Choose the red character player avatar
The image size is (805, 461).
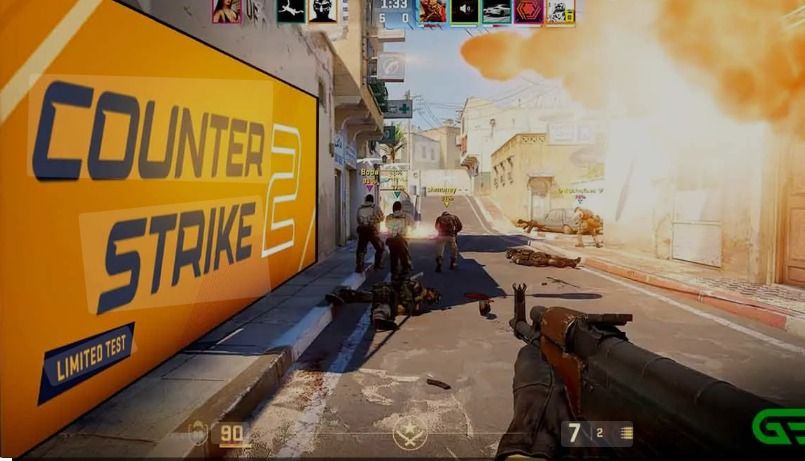click(x=432, y=11)
